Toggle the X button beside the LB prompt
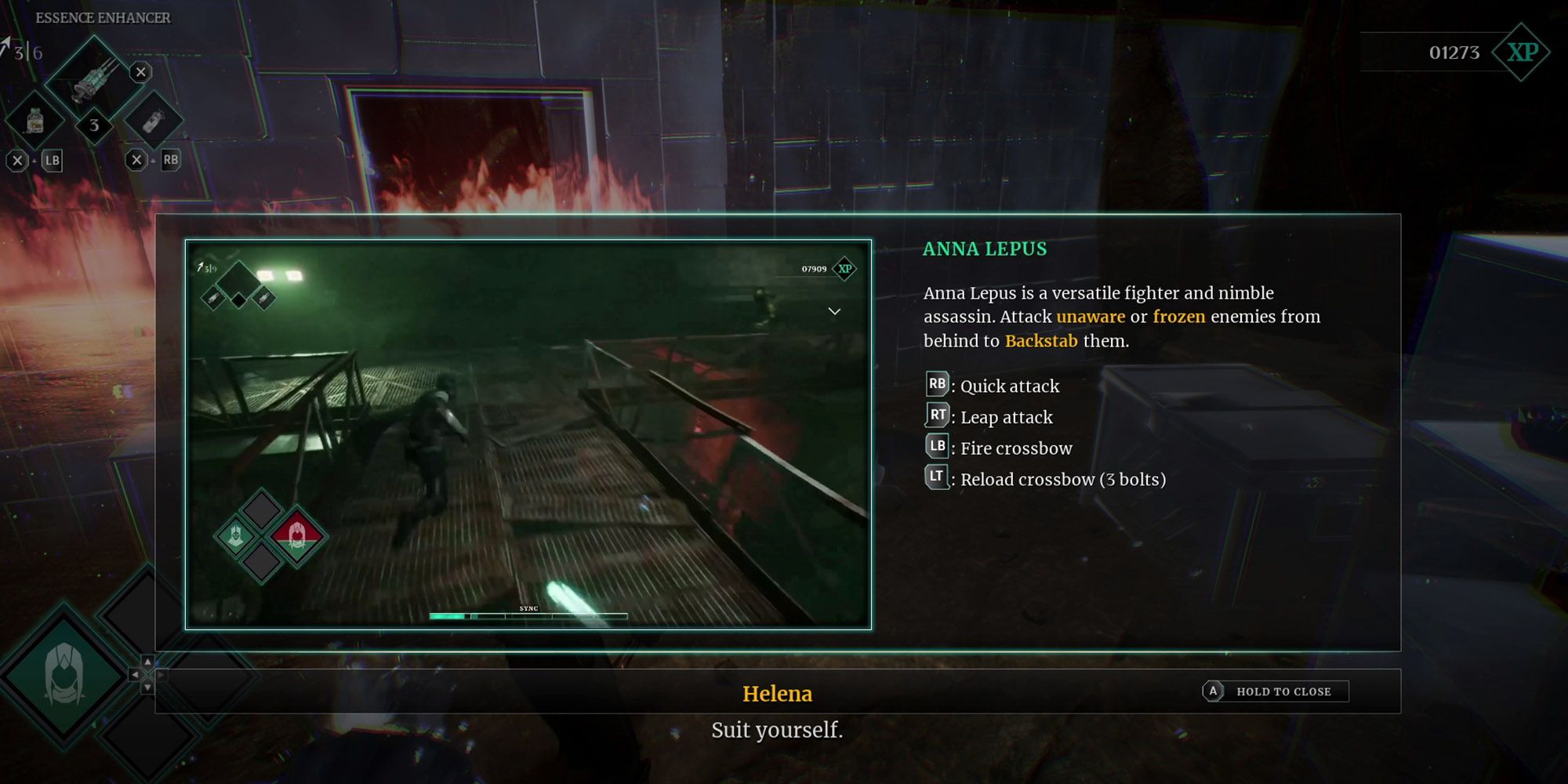The width and height of the screenshot is (1568, 784). pyautogui.click(x=18, y=162)
